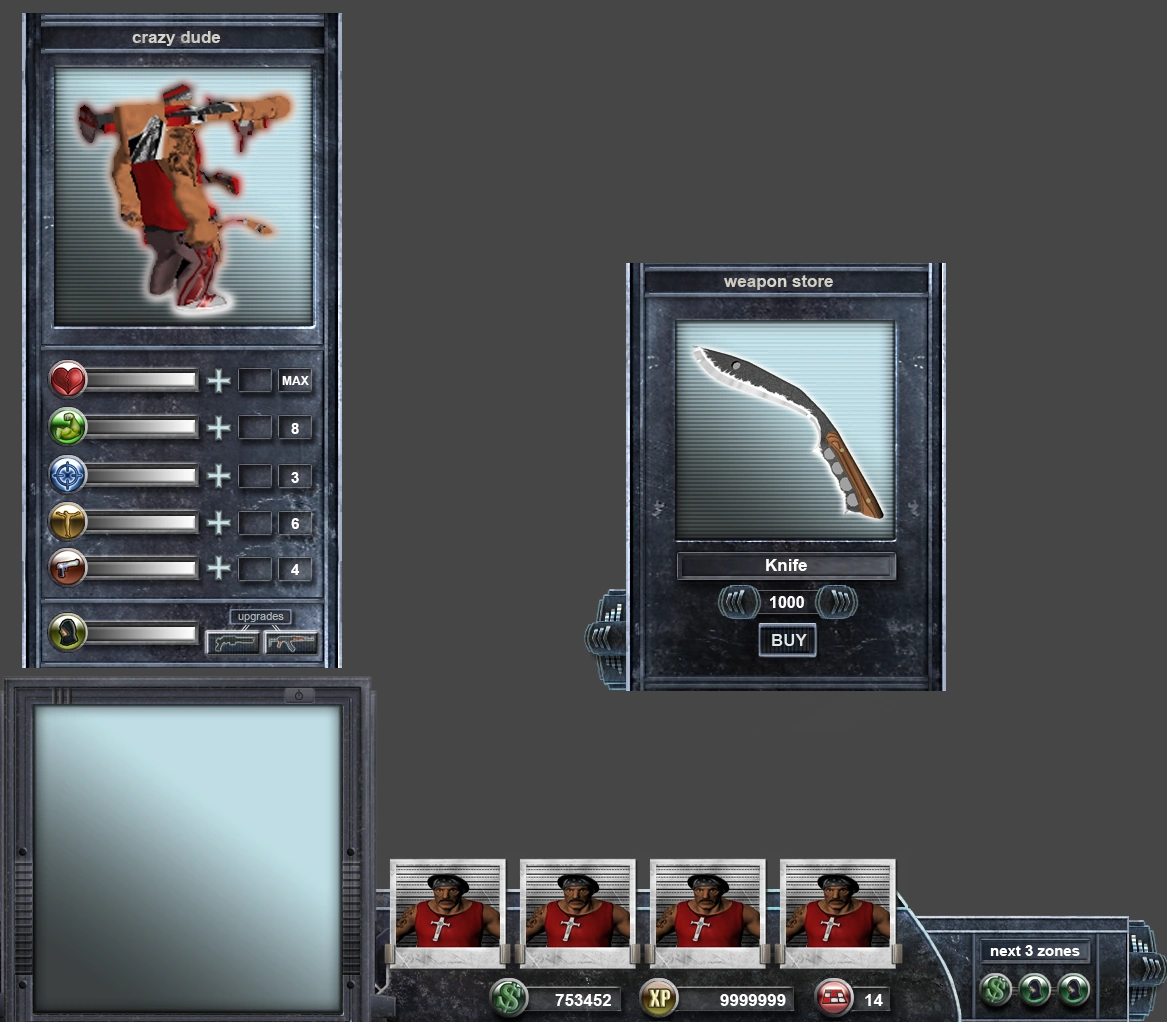The width and height of the screenshot is (1167, 1022).
Task: Click the broken heart health icon
Action: [x=68, y=381]
